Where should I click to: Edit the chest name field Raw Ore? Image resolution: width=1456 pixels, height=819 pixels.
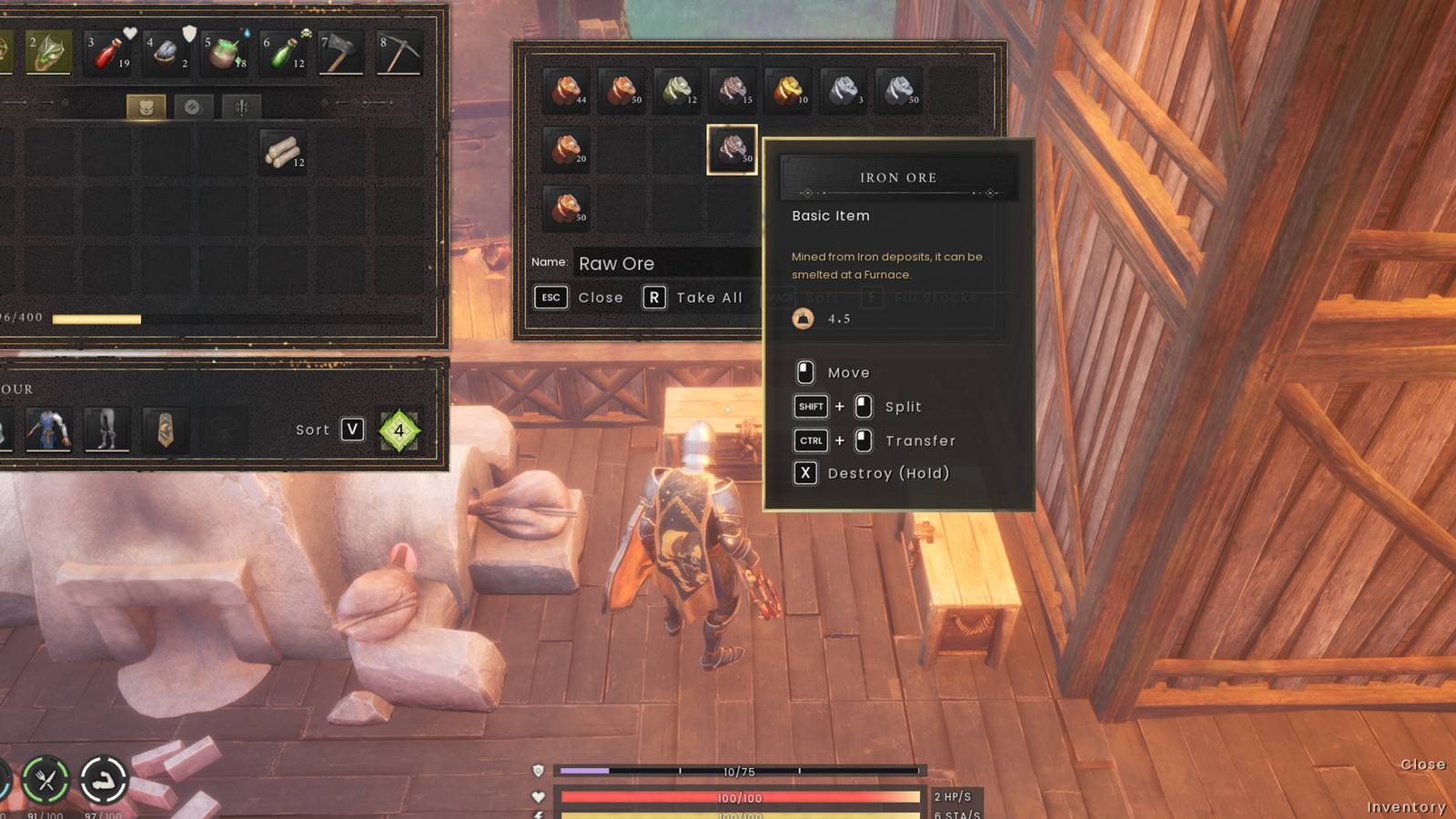point(664,263)
